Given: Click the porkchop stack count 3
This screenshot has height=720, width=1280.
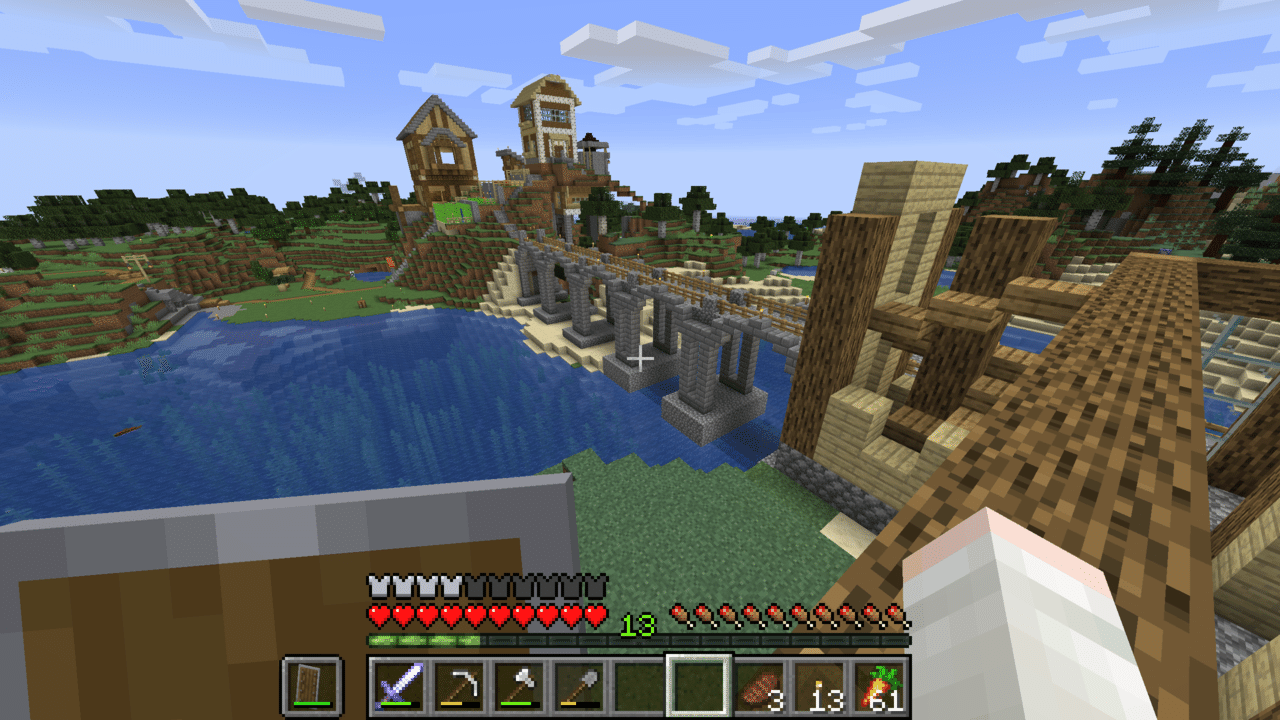Looking at the screenshot, I should pyautogui.click(x=776, y=700).
